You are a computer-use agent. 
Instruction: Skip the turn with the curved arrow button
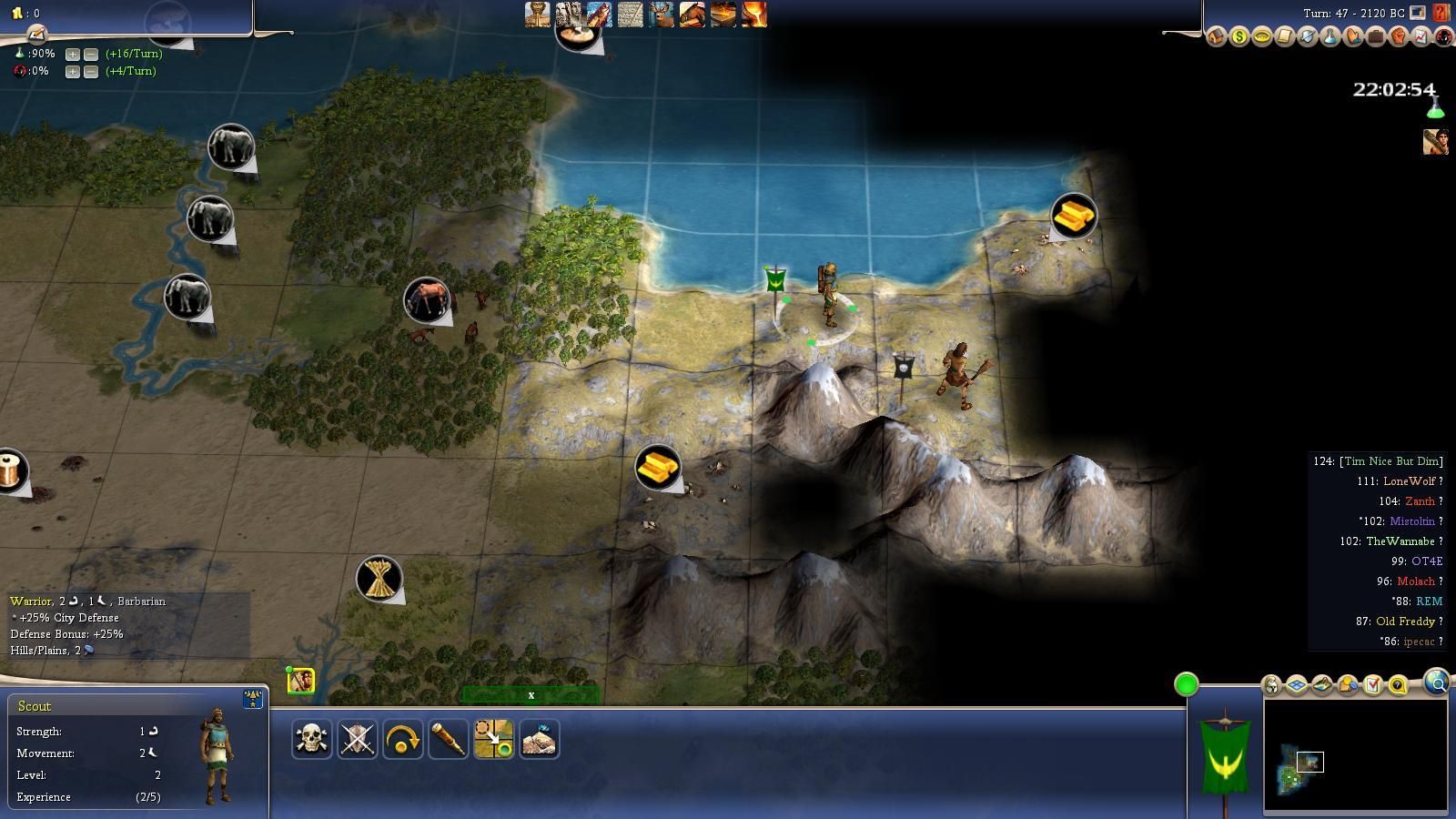coord(402,739)
